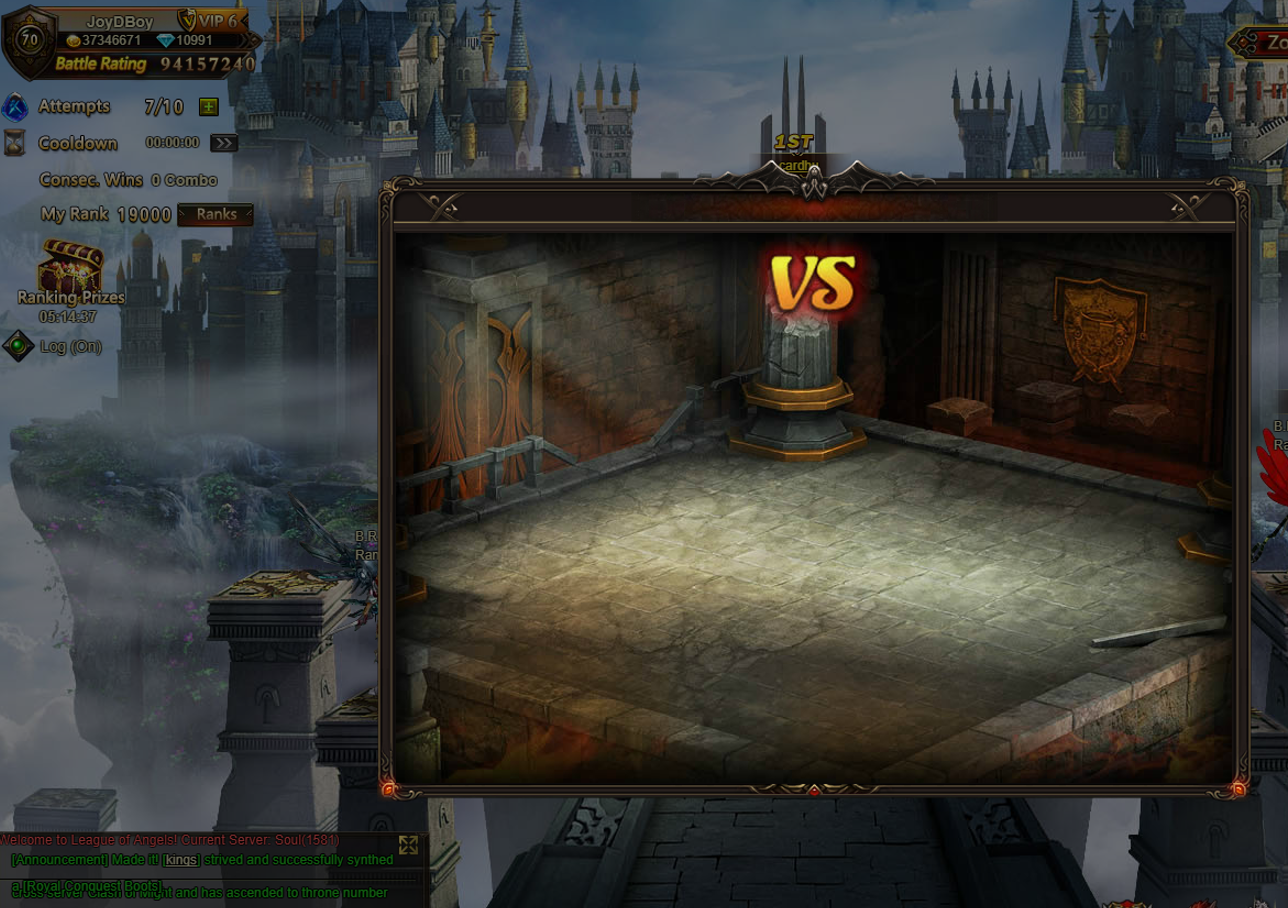Image resolution: width=1288 pixels, height=908 pixels.
Task: Click the red Zo... button at top right
Action: coord(1262,43)
